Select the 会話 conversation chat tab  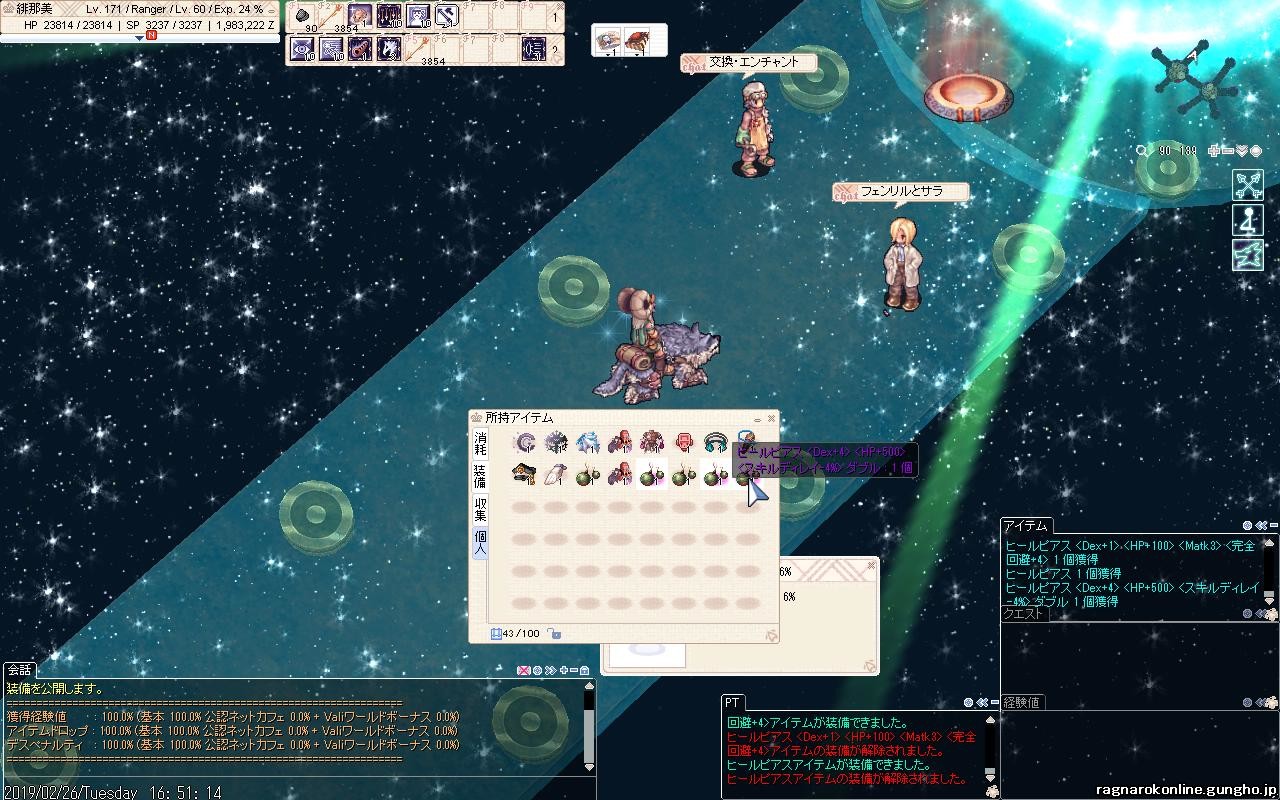tap(20, 670)
